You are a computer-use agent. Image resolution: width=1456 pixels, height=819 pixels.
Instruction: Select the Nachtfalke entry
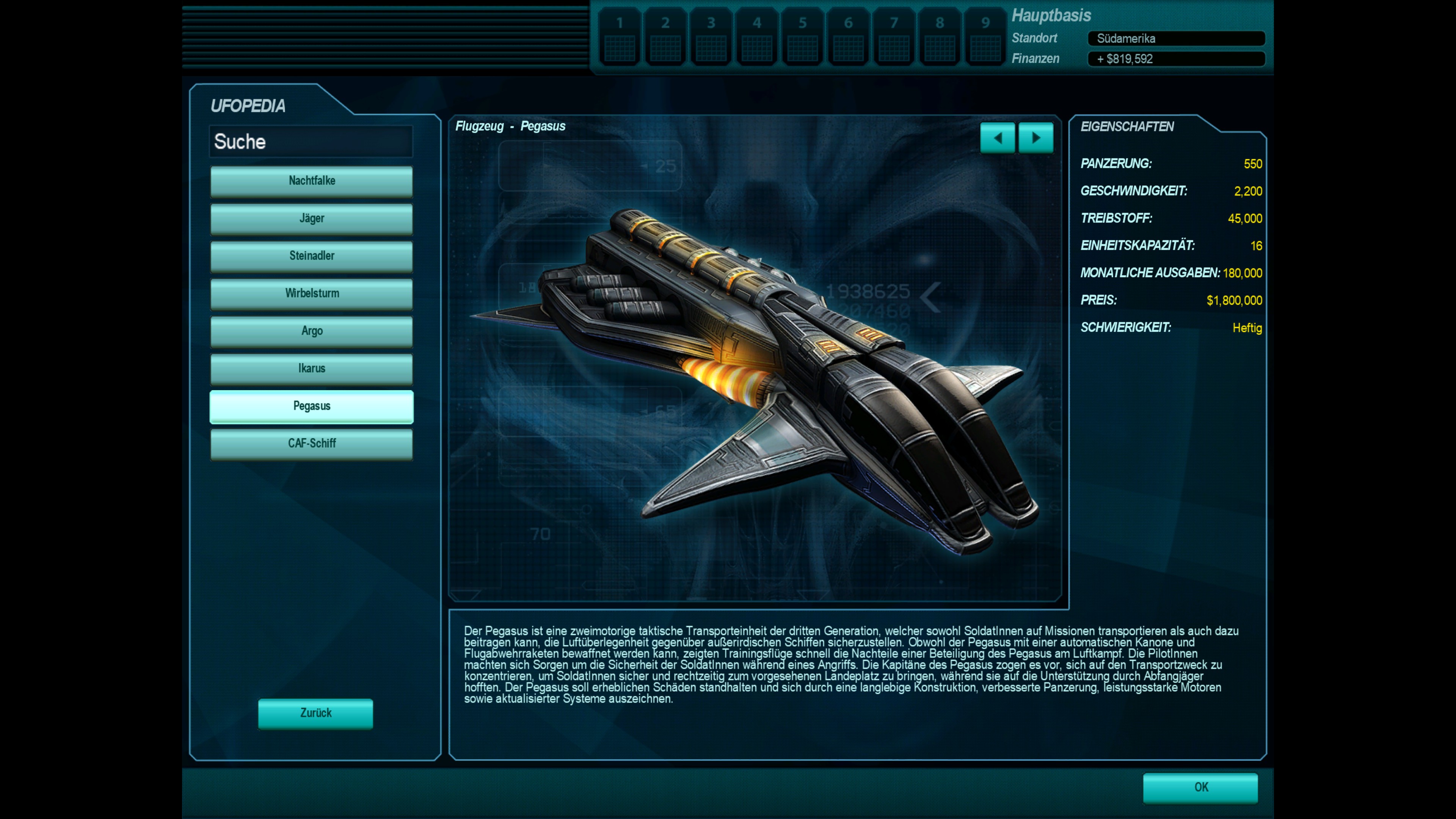(311, 181)
